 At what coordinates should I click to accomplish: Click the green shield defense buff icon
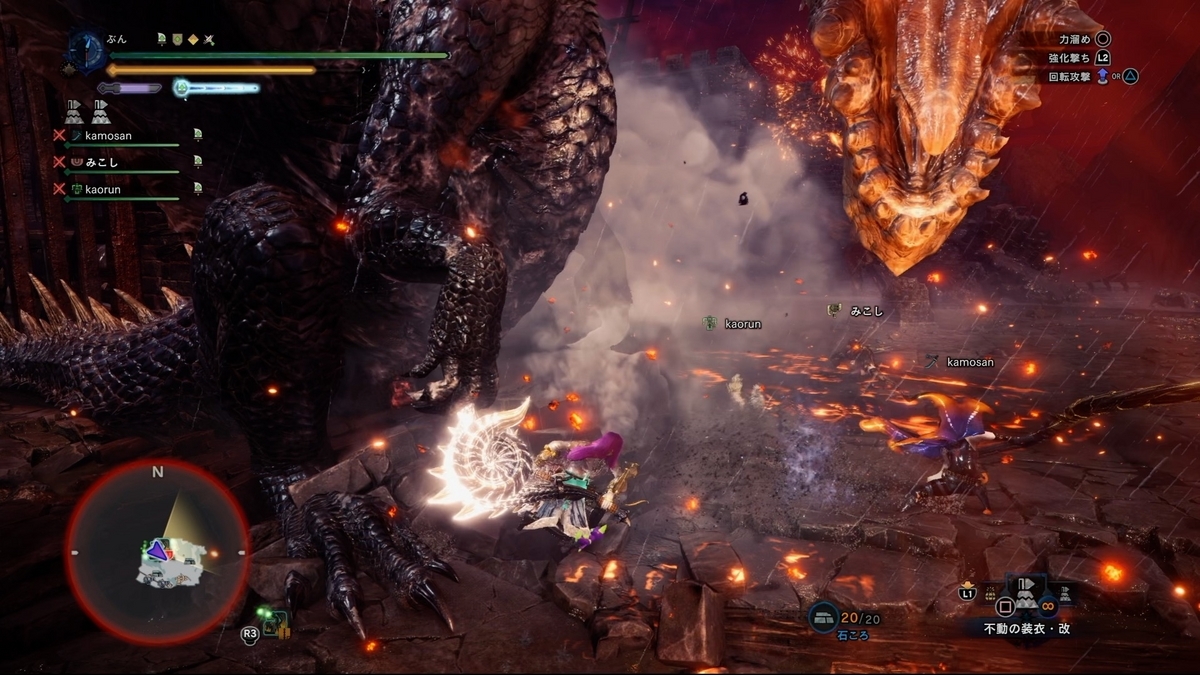click(177, 40)
